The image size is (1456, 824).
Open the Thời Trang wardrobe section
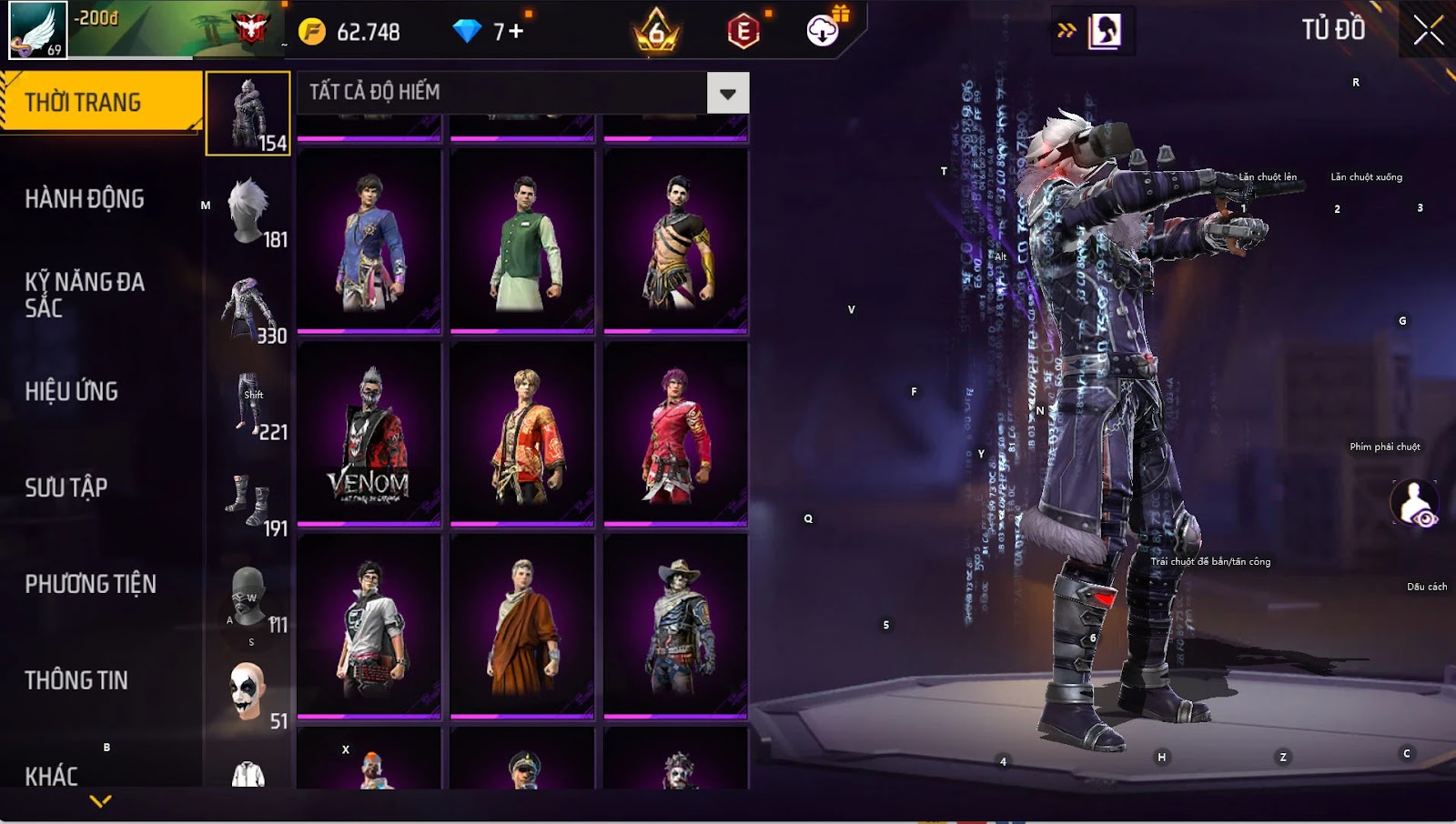(x=100, y=102)
